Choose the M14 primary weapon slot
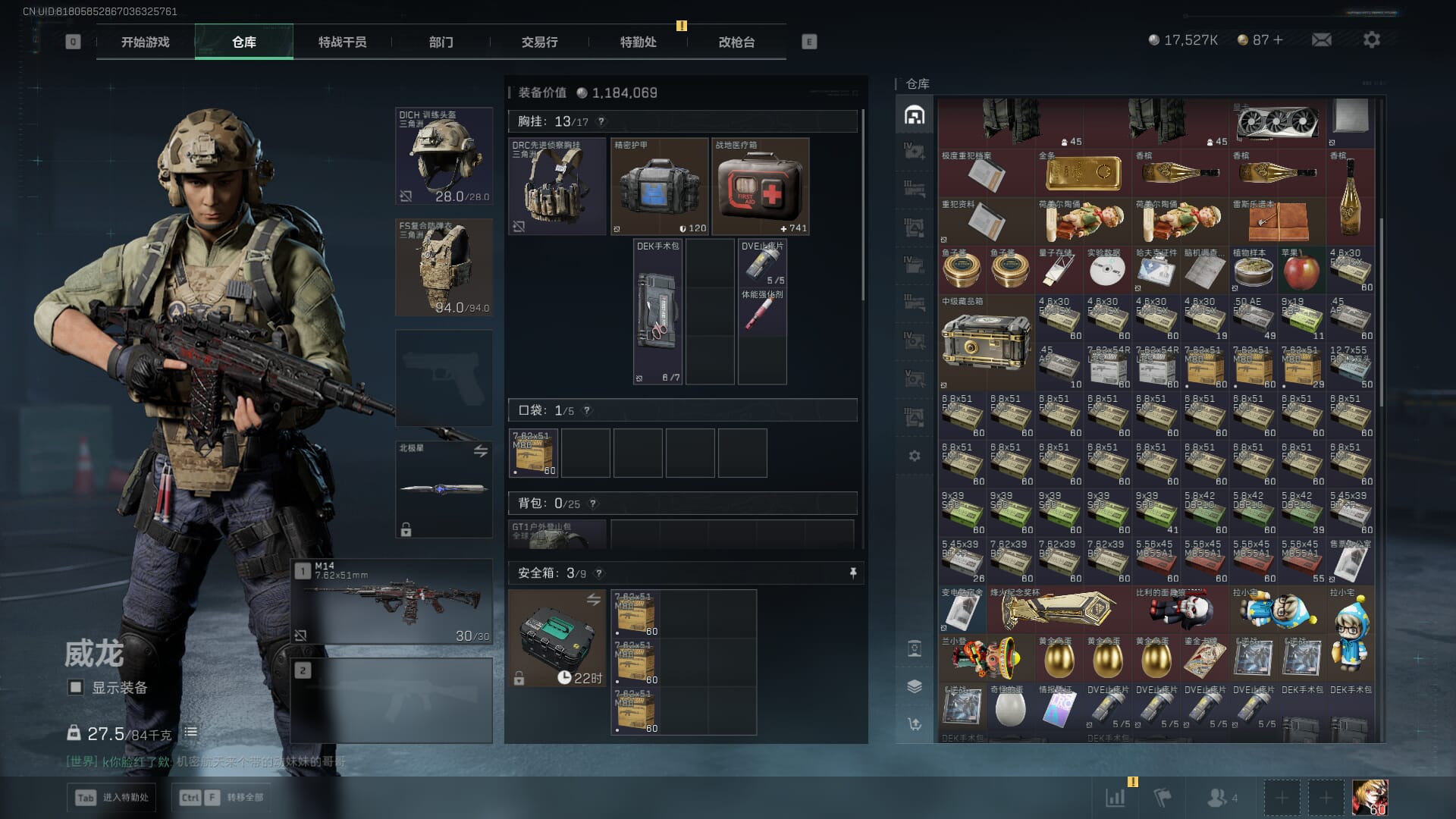This screenshot has height=819, width=1456. (x=391, y=601)
